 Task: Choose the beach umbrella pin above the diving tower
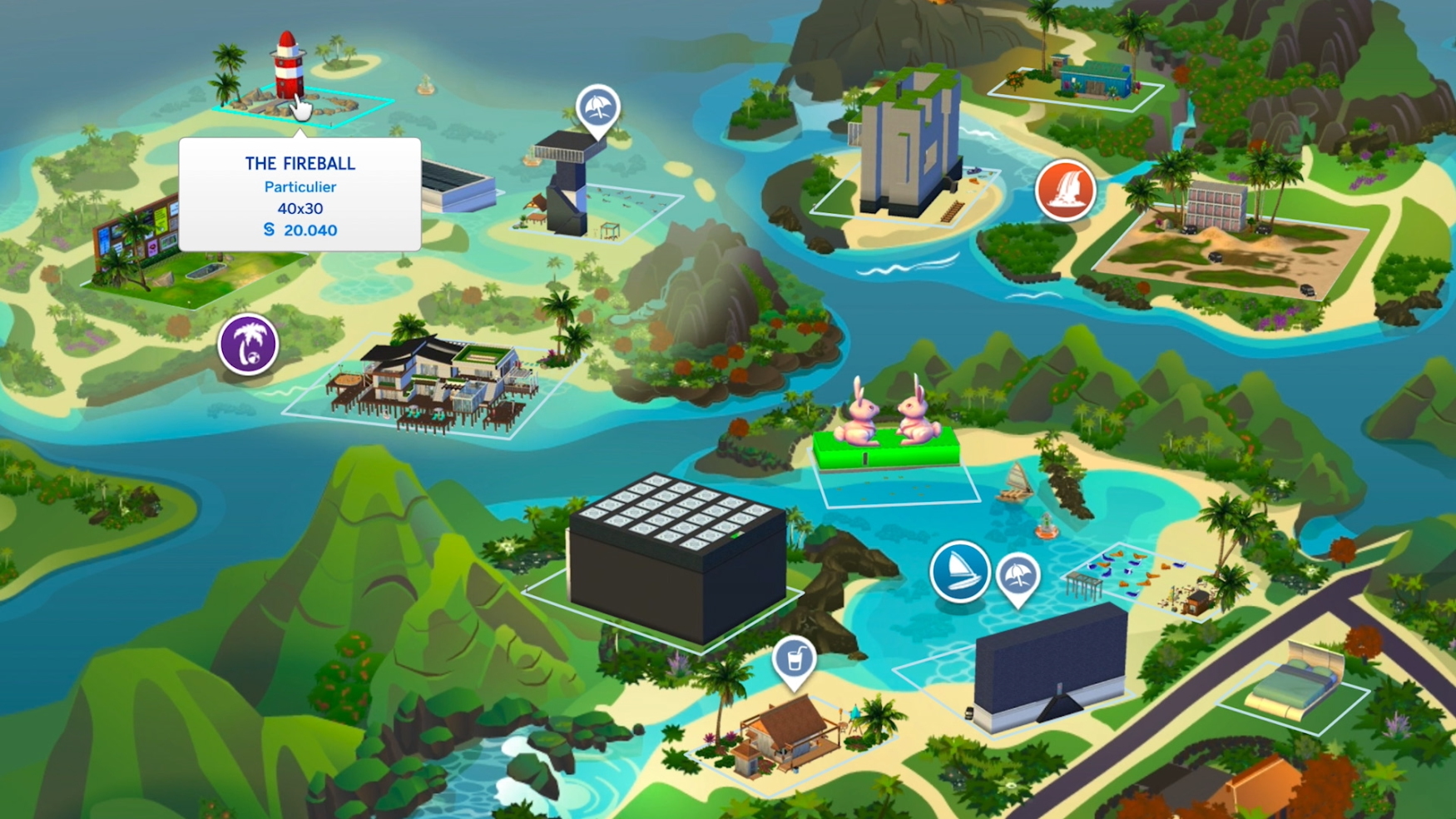point(597,108)
